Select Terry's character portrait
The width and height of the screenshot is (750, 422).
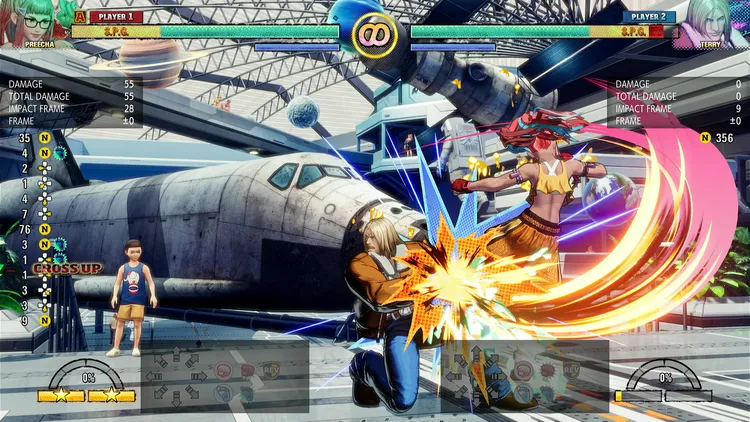[x=711, y=22]
